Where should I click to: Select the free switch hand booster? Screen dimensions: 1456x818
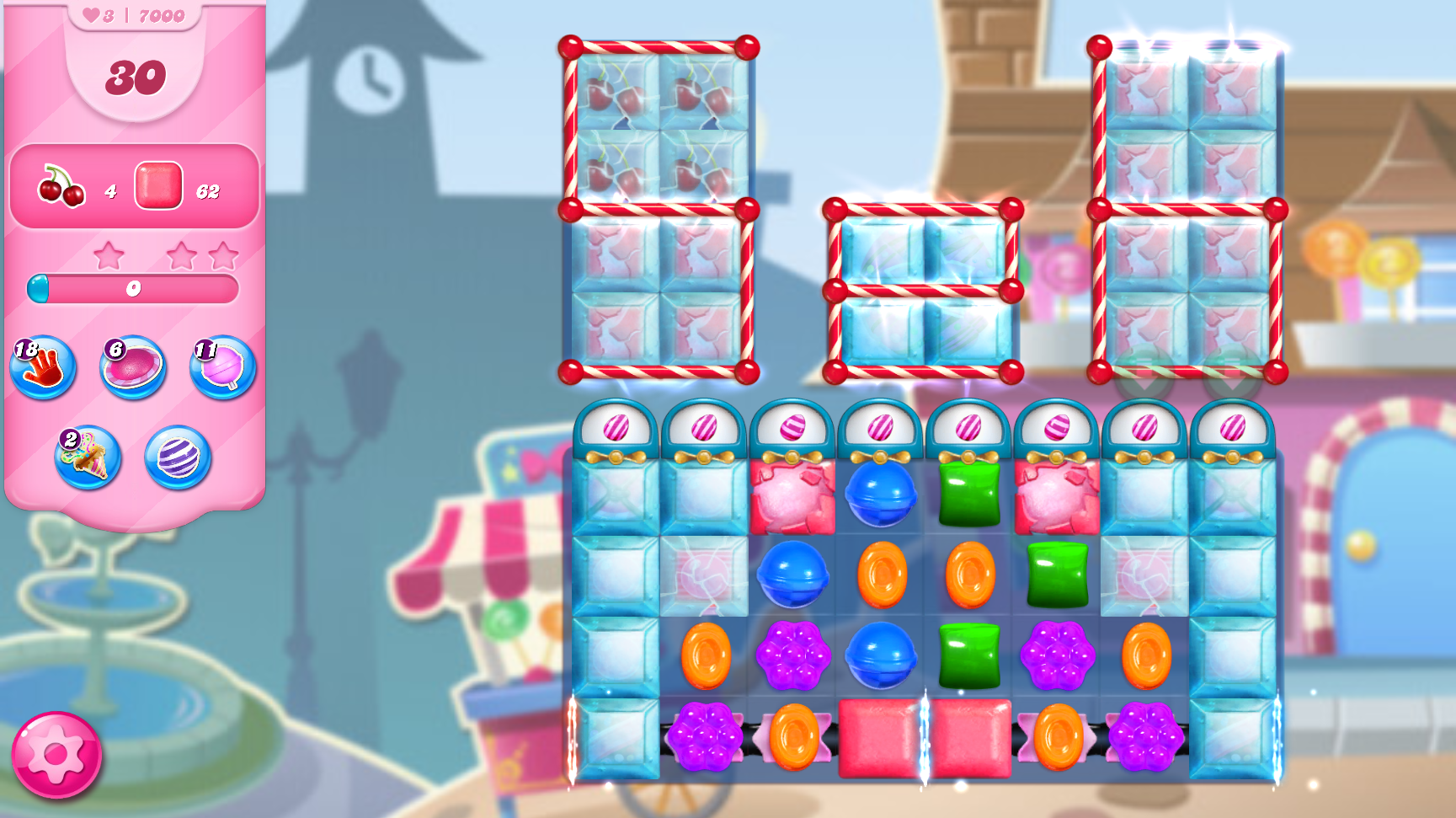(44, 366)
